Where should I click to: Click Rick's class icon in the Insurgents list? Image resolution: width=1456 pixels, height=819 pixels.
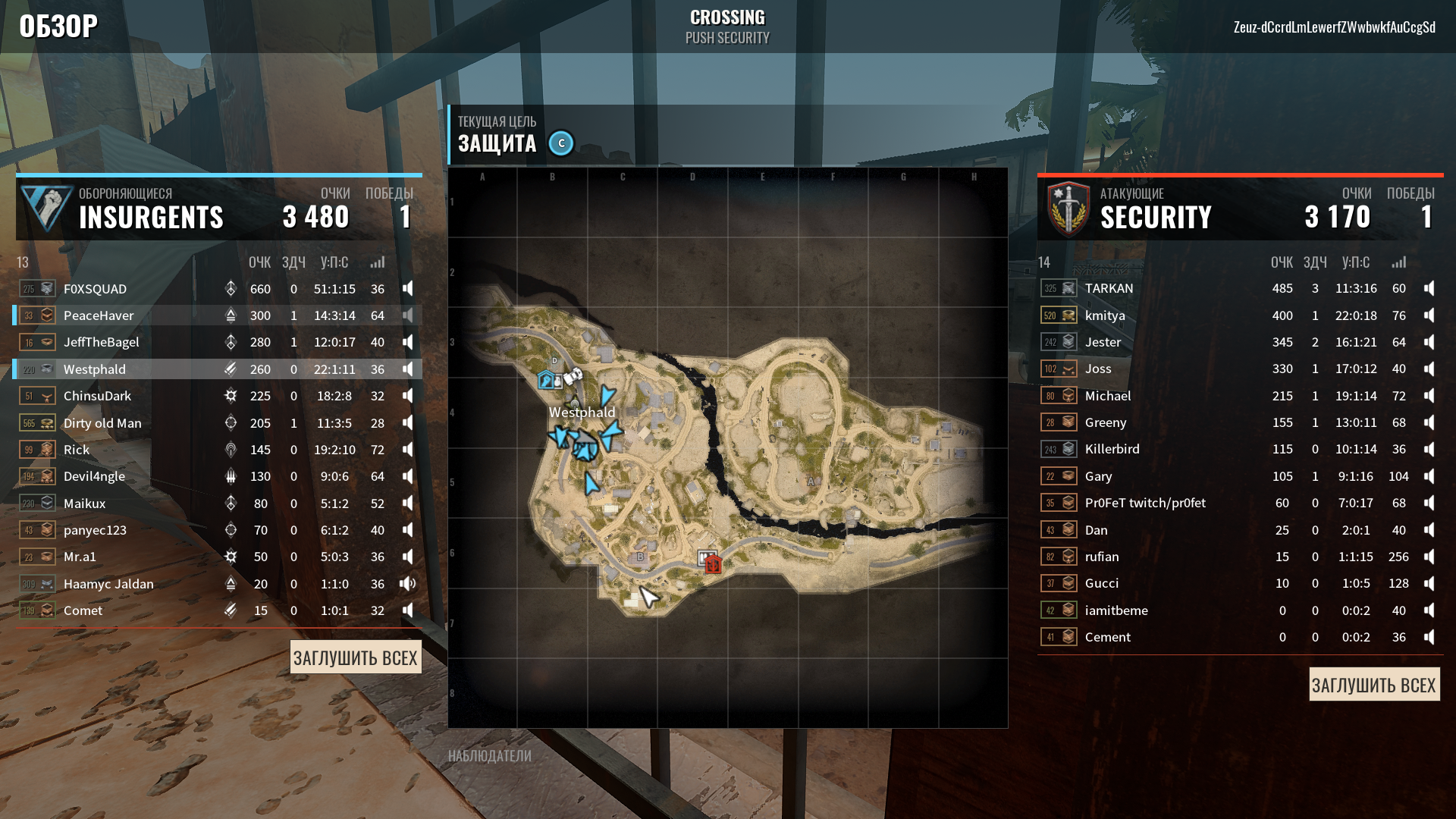coord(231,450)
